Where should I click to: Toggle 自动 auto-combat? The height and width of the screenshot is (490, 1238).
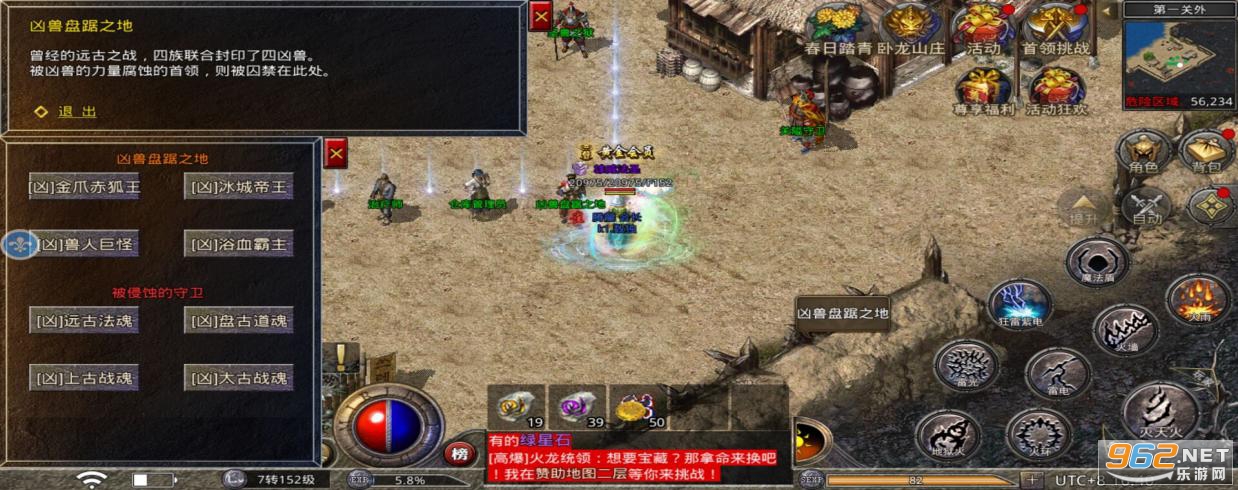coord(1147,207)
